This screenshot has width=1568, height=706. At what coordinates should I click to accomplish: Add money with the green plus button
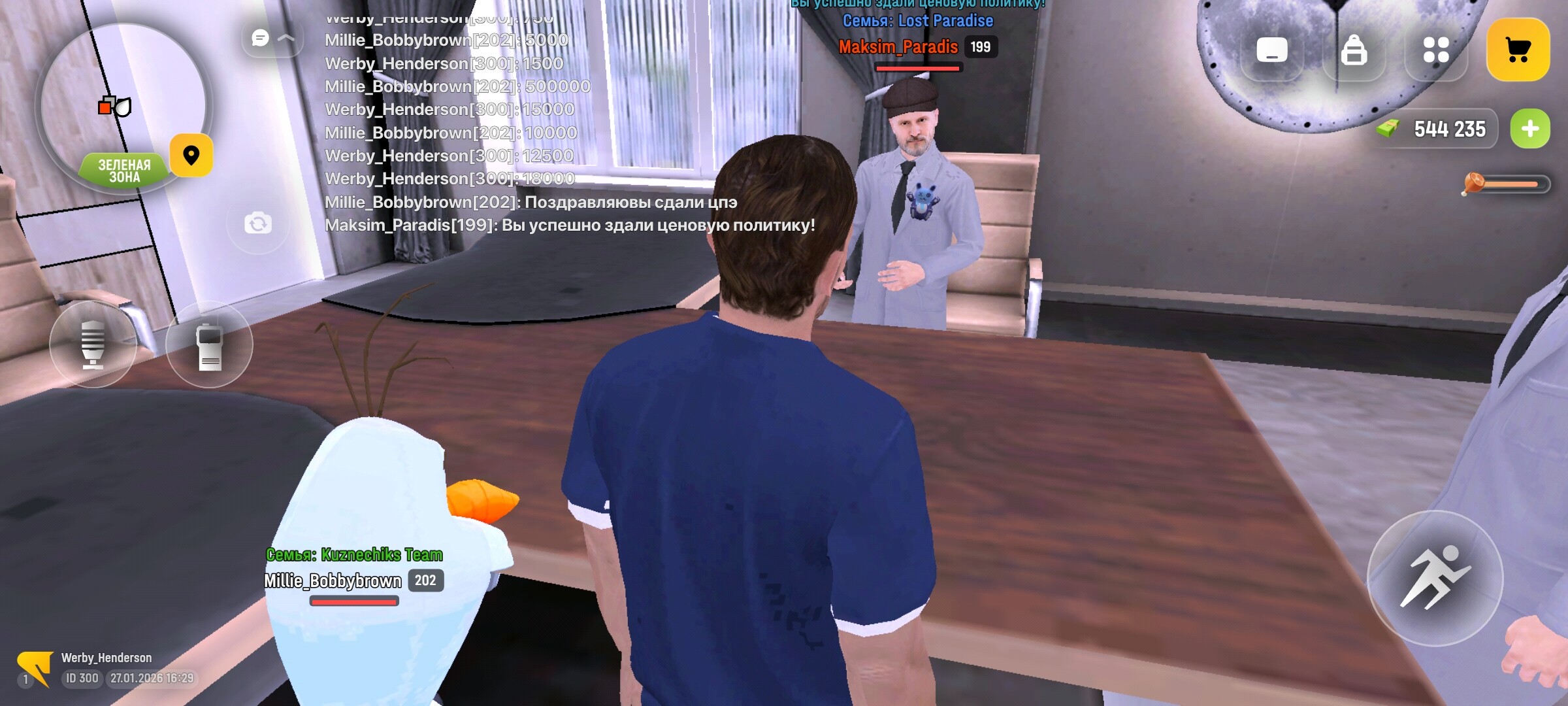(x=1530, y=129)
